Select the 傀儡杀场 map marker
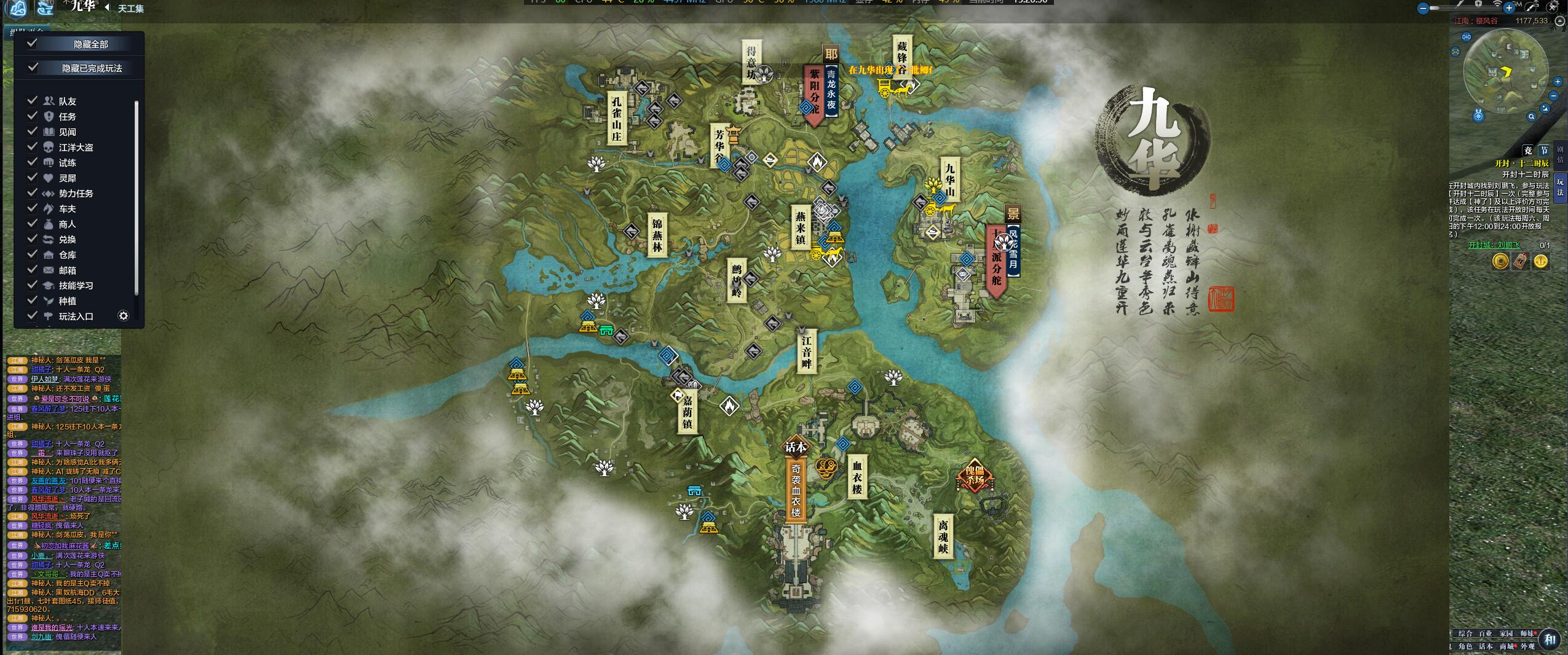This screenshot has height=655, width=1568. 975,476
